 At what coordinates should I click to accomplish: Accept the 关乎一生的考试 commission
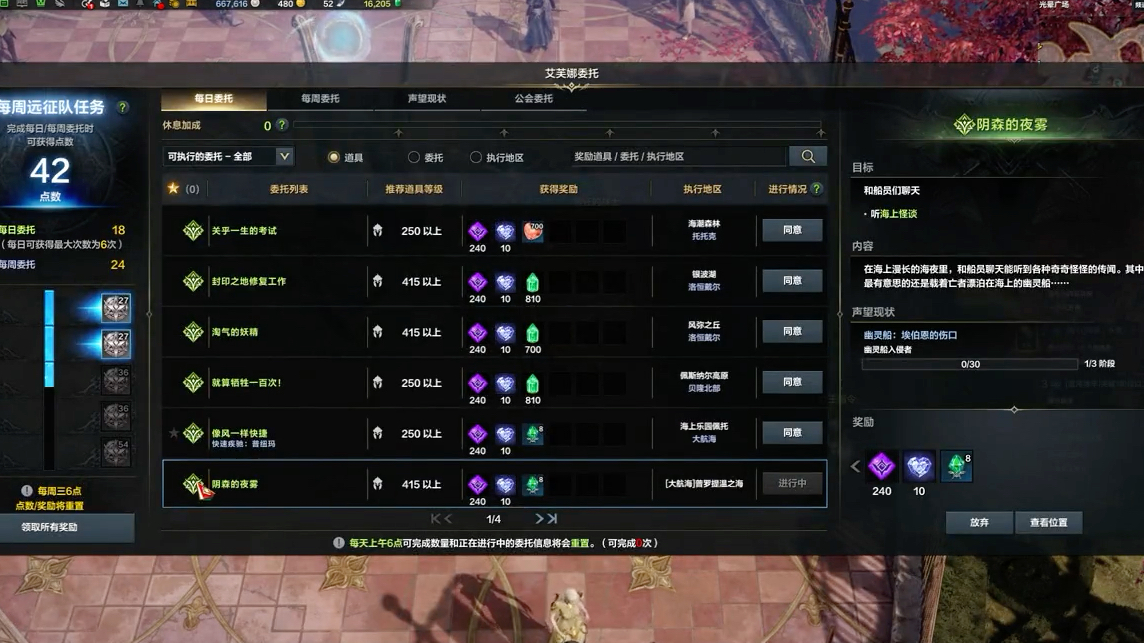click(792, 230)
